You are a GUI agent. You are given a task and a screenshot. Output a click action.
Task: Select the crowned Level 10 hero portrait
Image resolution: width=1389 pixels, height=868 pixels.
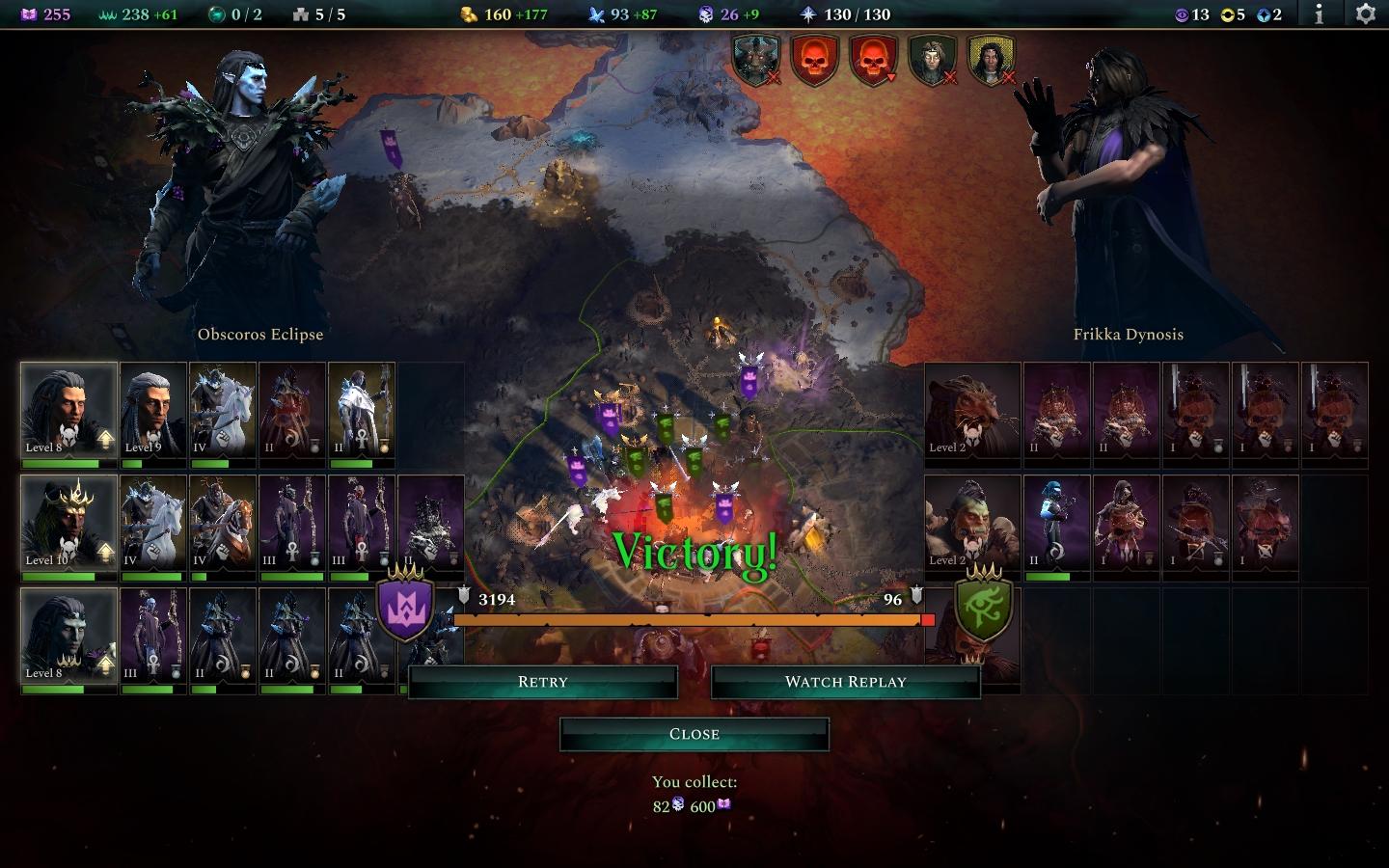pyautogui.click(x=68, y=522)
